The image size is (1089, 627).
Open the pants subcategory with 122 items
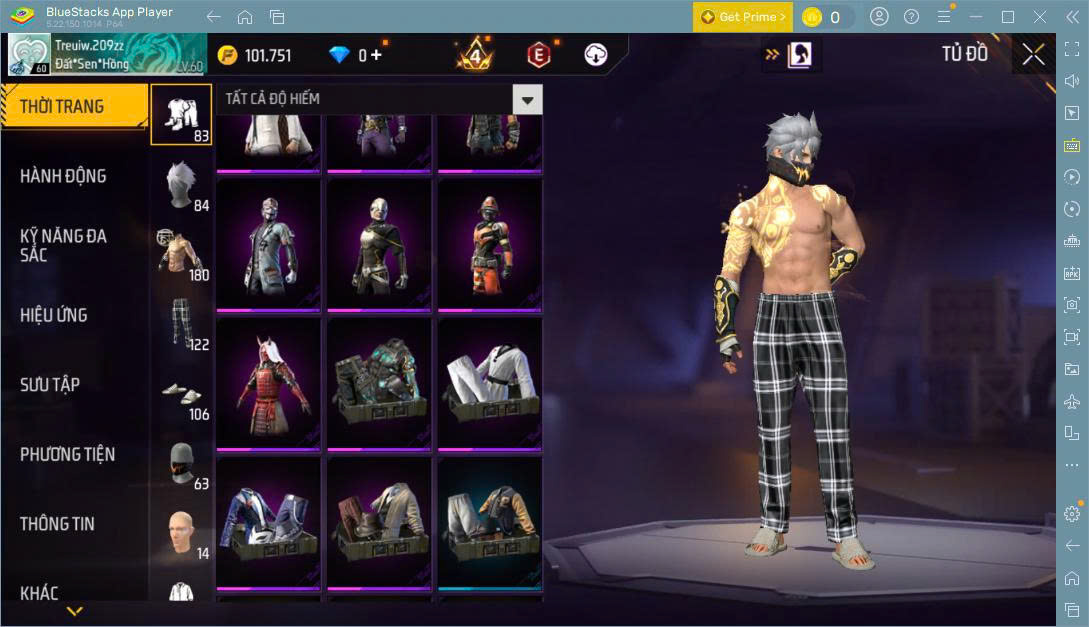pos(182,323)
